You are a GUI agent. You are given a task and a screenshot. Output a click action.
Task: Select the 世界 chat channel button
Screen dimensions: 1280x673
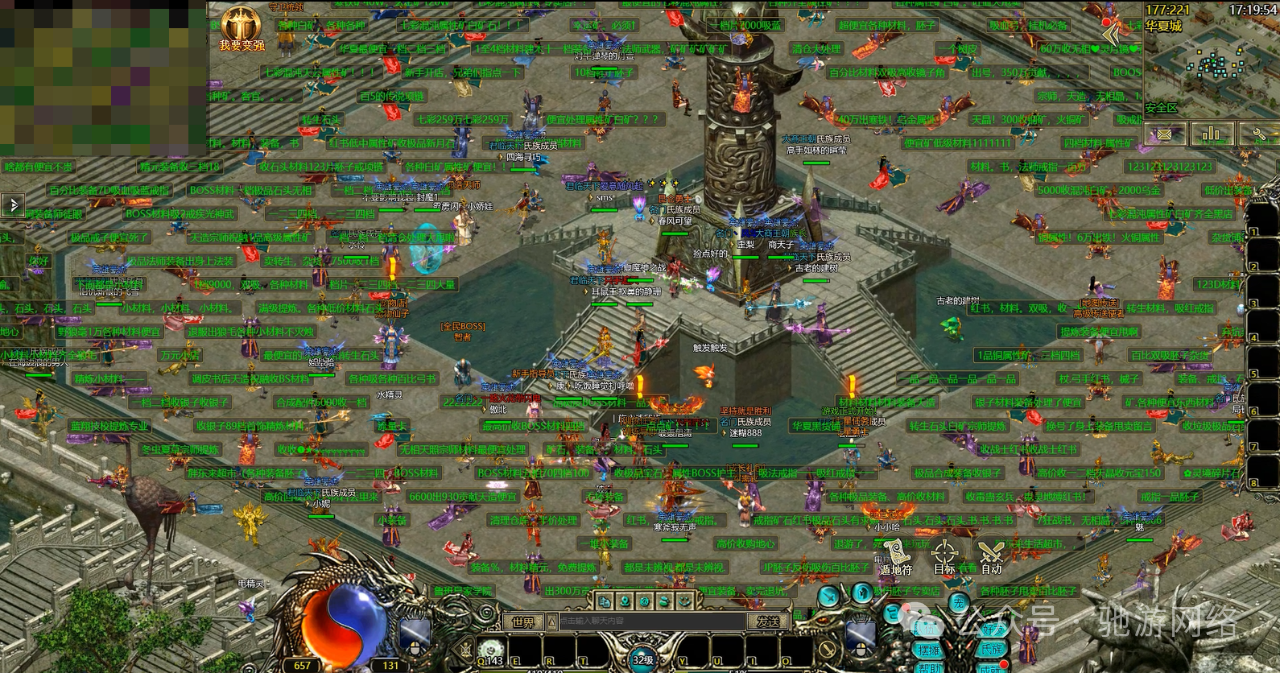click(x=523, y=621)
